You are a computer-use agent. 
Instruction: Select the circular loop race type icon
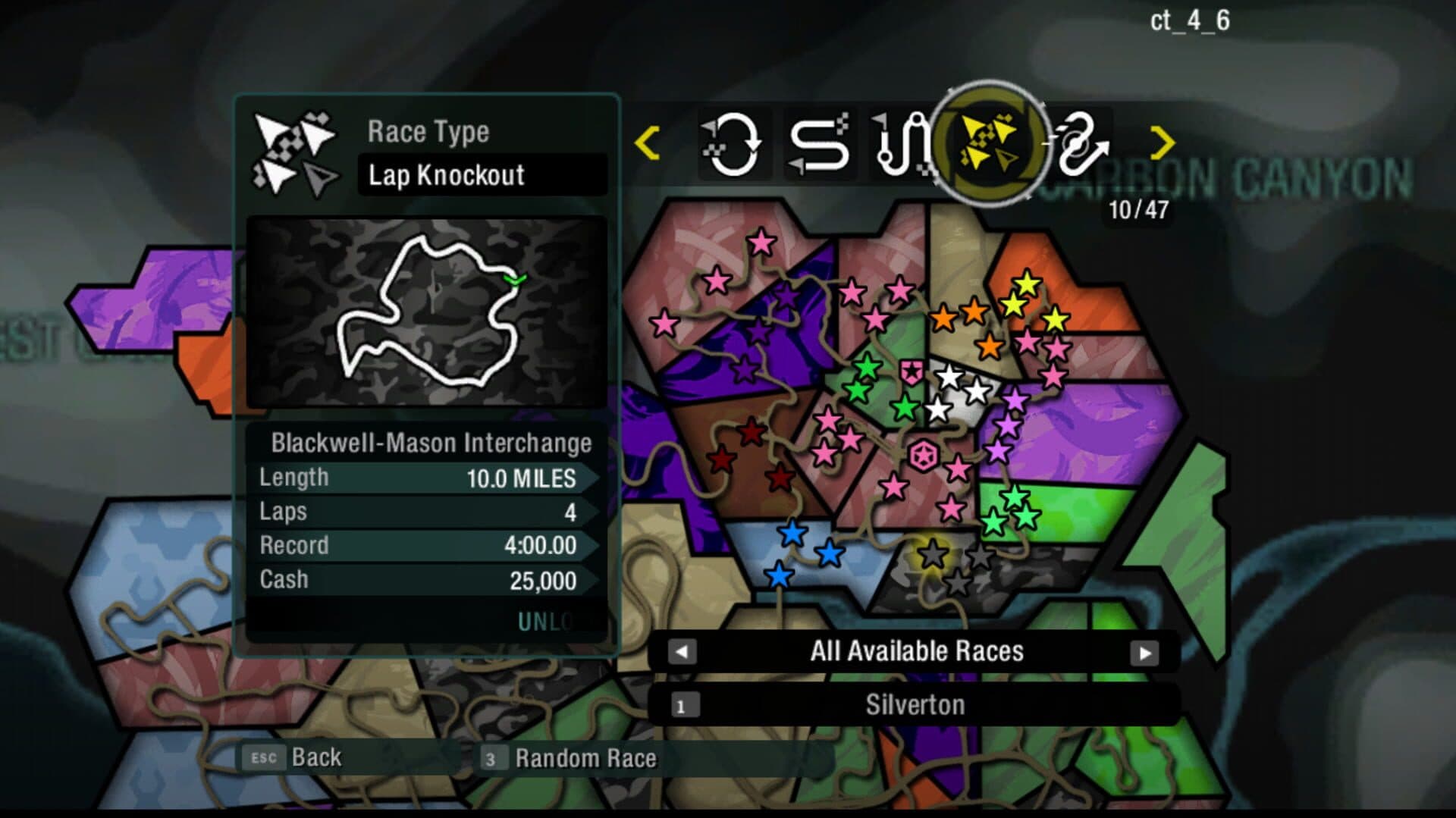(x=732, y=144)
